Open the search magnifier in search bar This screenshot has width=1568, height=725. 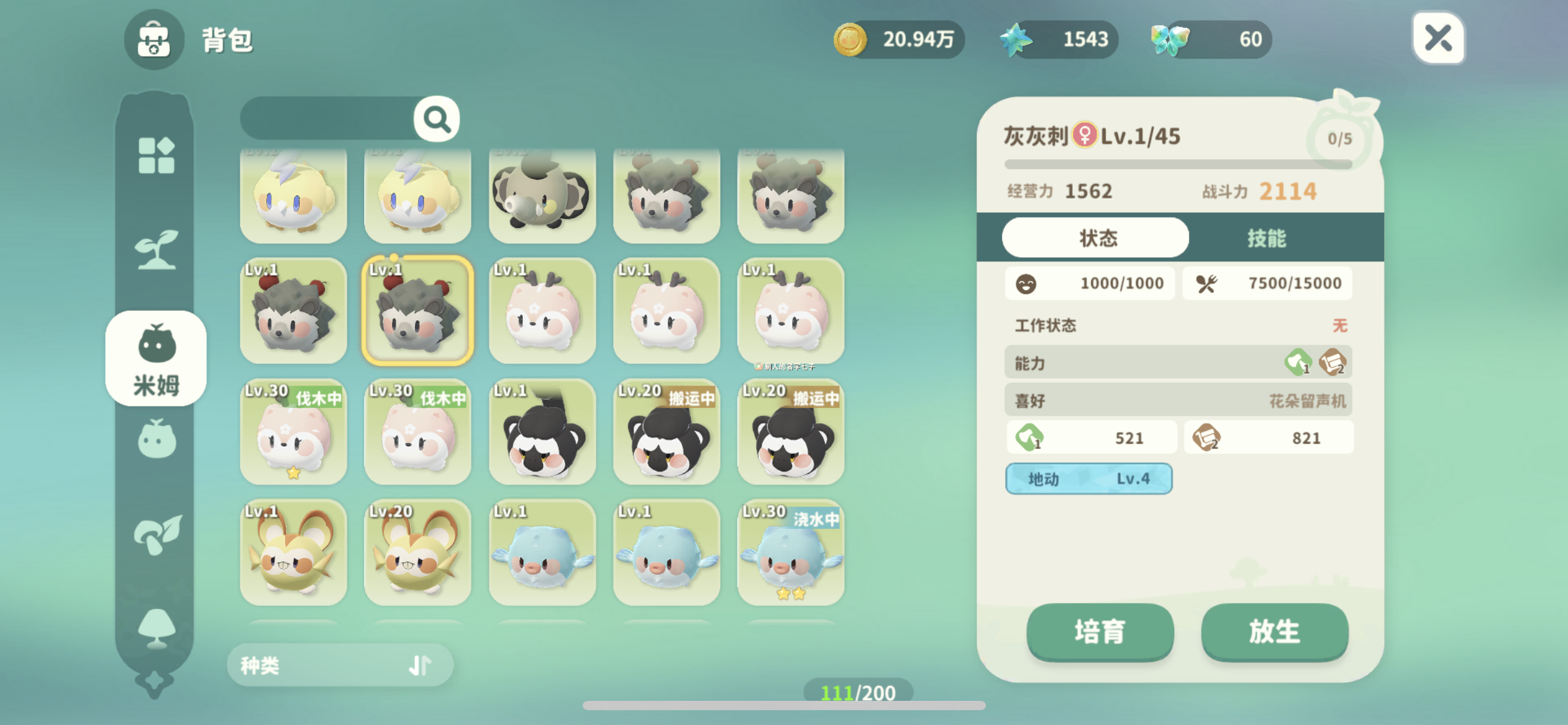[x=437, y=119]
